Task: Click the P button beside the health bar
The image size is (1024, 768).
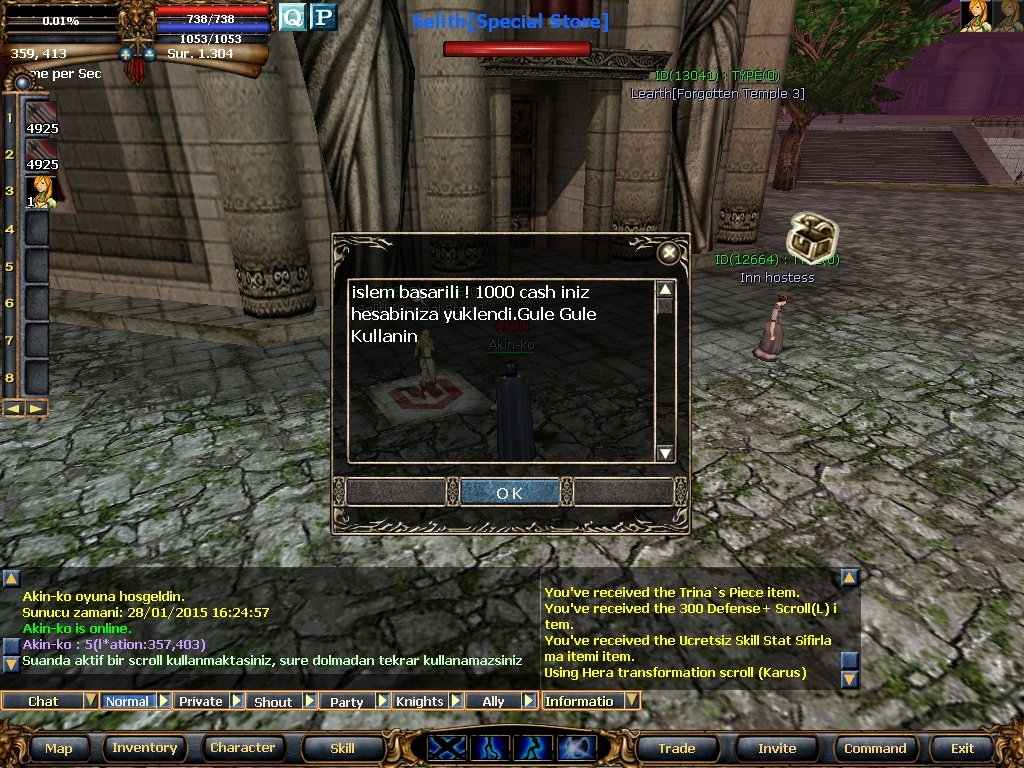Action: (323, 17)
